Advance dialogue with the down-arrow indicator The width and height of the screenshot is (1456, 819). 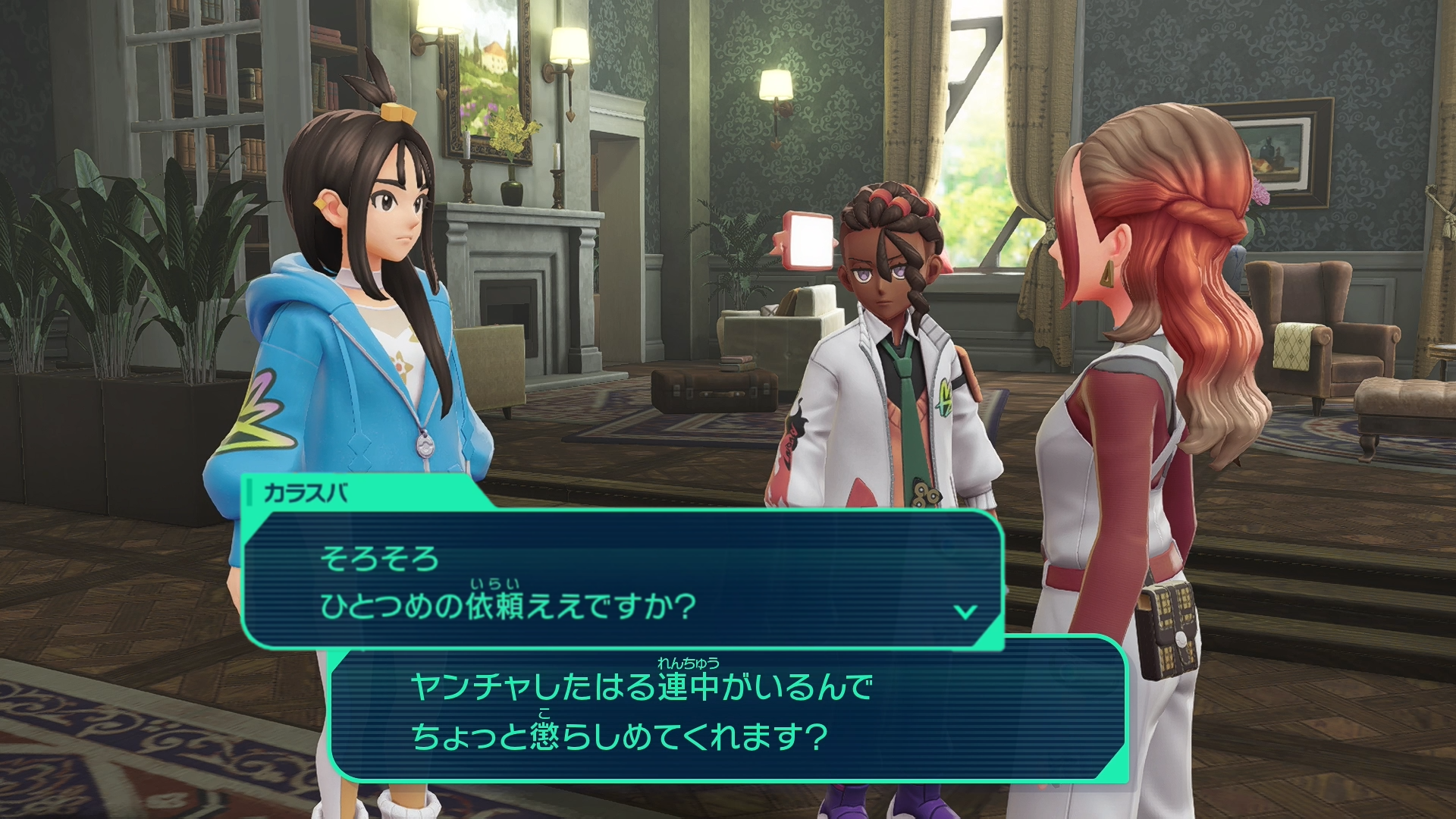point(965,611)
